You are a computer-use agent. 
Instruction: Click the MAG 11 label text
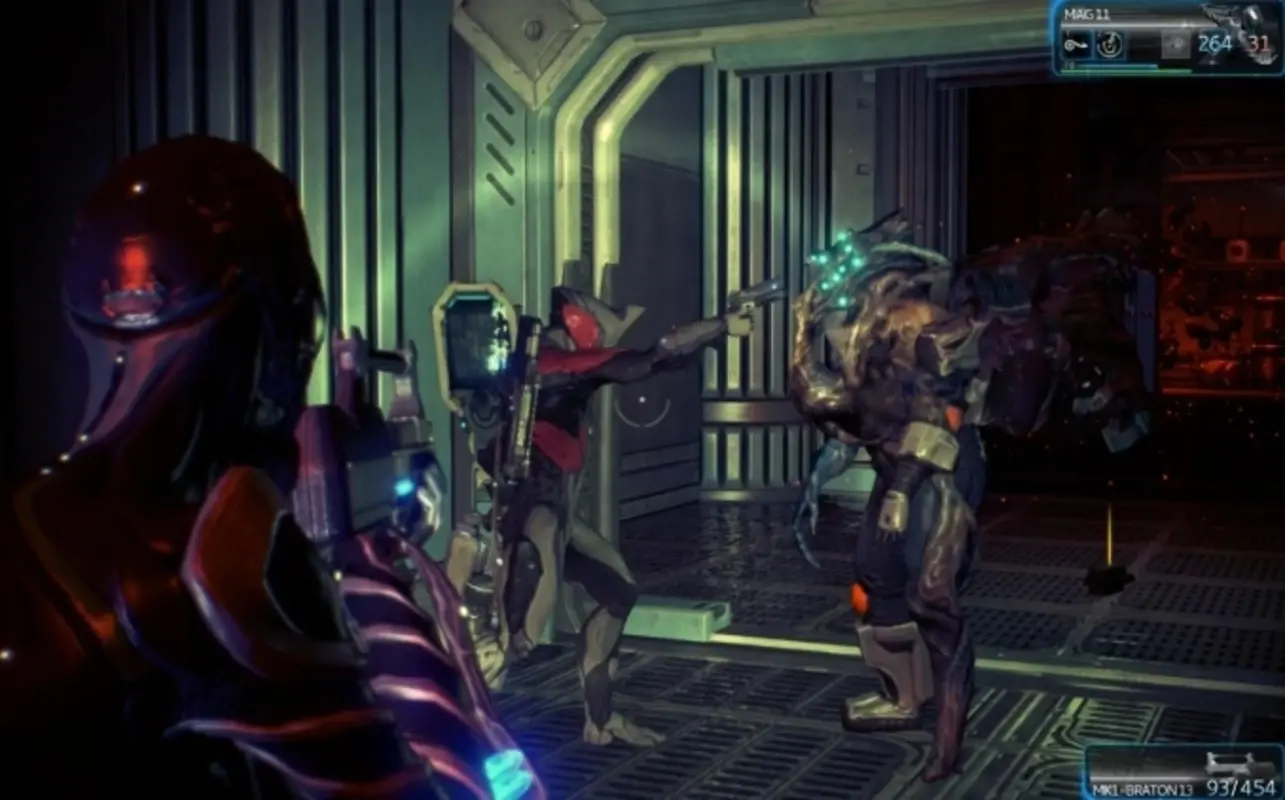click(1085, 13)
